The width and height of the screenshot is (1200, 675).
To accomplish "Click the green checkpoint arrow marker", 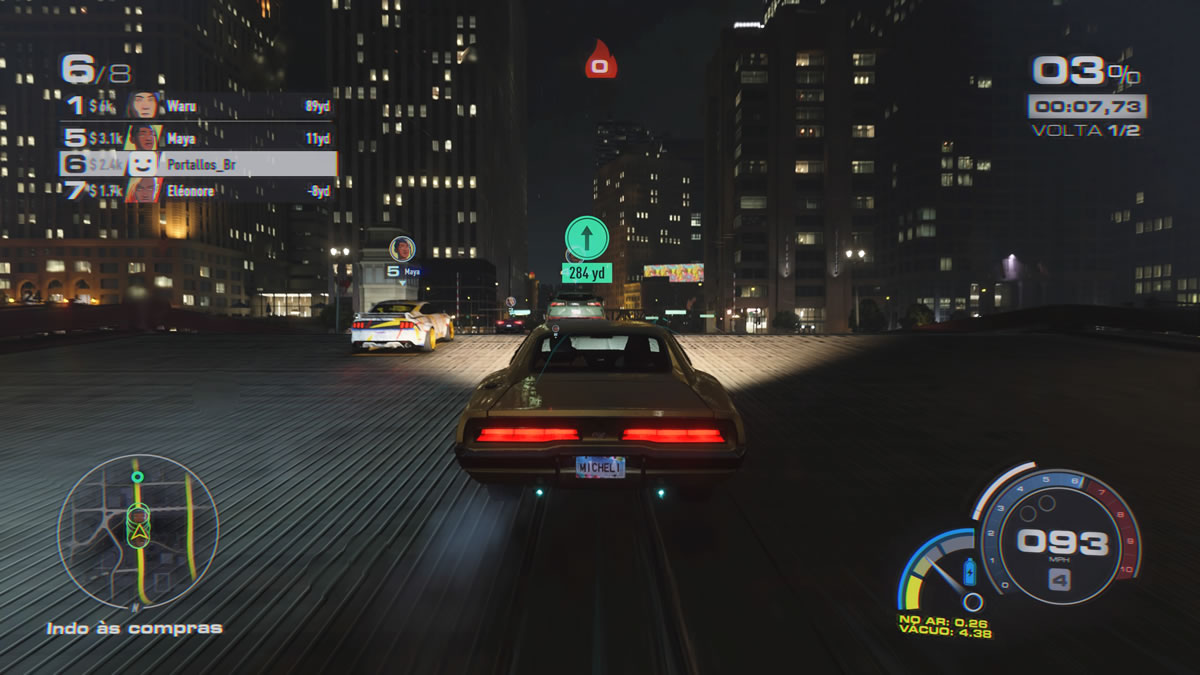I will pyautogui.click(x=586, y=238).
